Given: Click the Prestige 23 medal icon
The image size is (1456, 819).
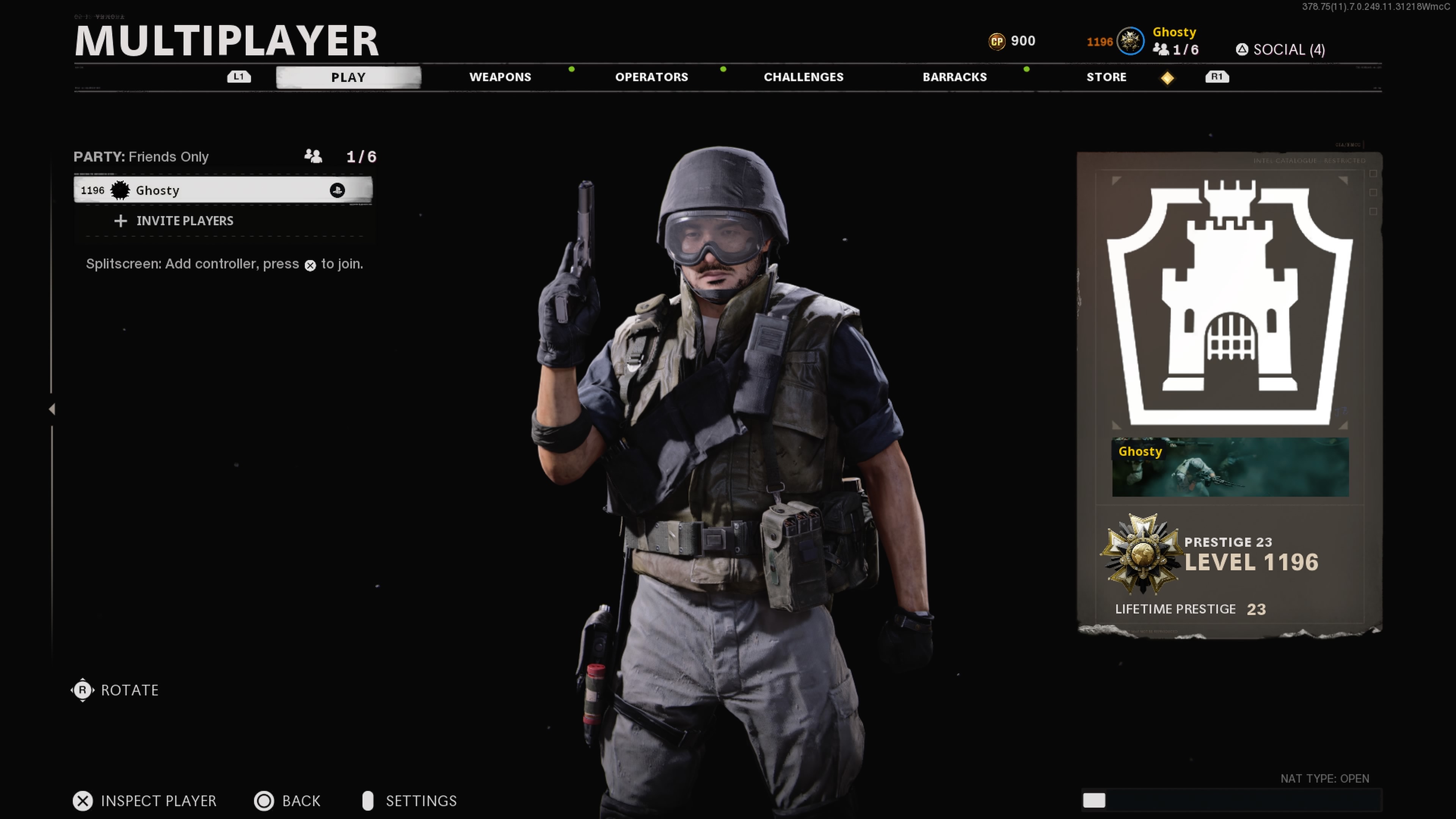Looking at the screenshot, I should point(1141,554).
